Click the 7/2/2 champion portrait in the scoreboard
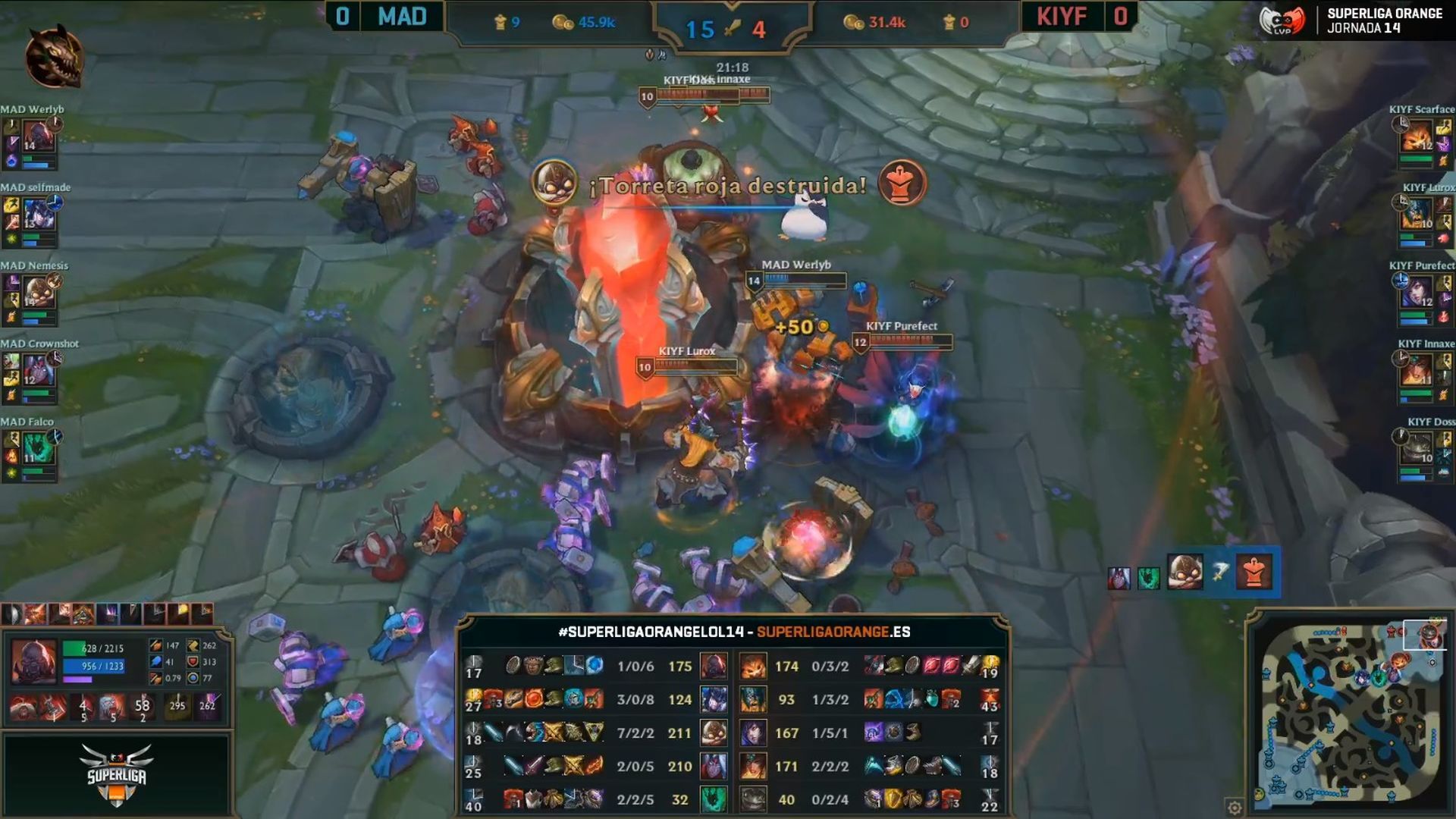 [714, 733]
